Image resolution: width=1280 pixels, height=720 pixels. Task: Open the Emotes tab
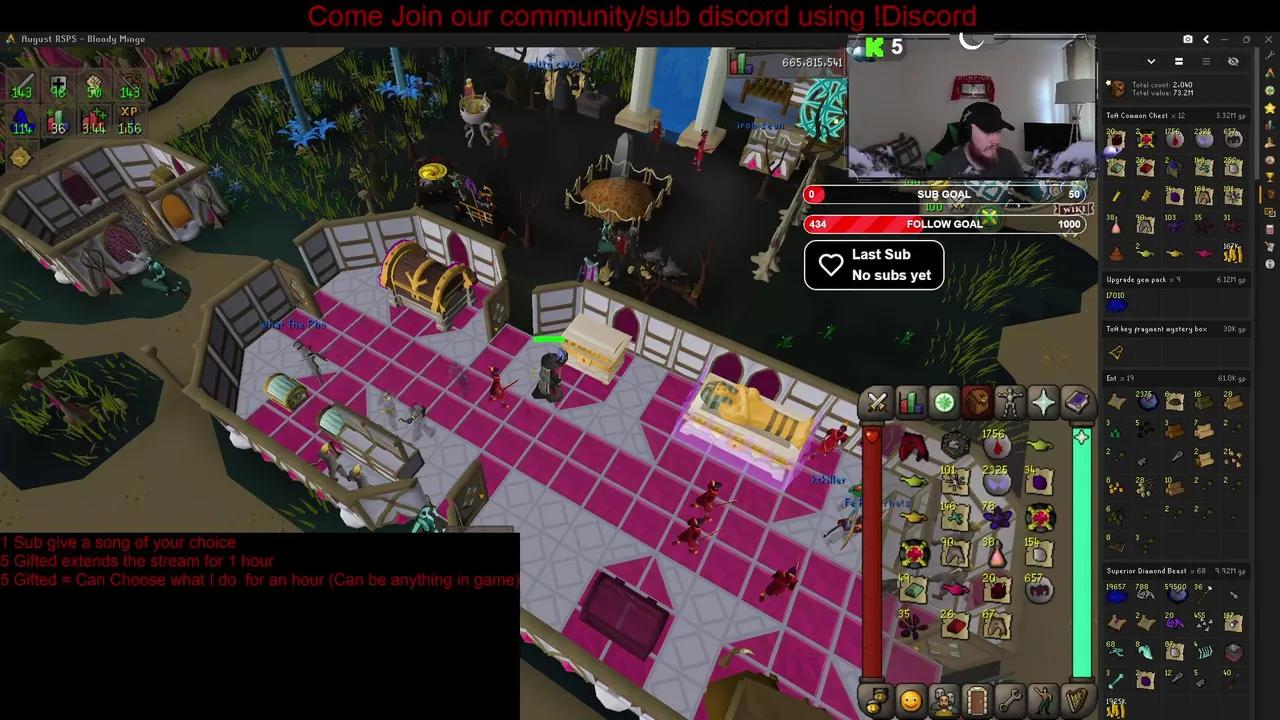point(1043,701)
